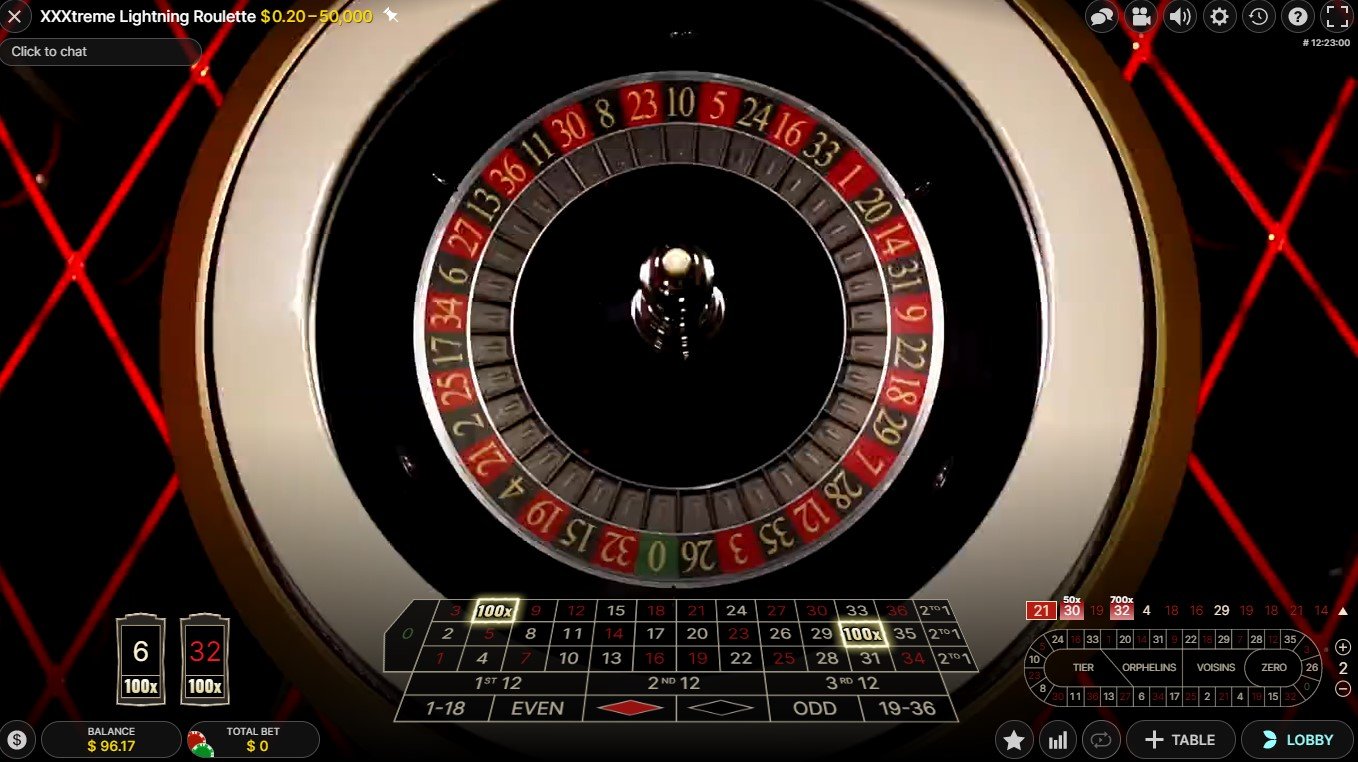
Task: Switch camera view with the video icon
Action: [1141, 16]
